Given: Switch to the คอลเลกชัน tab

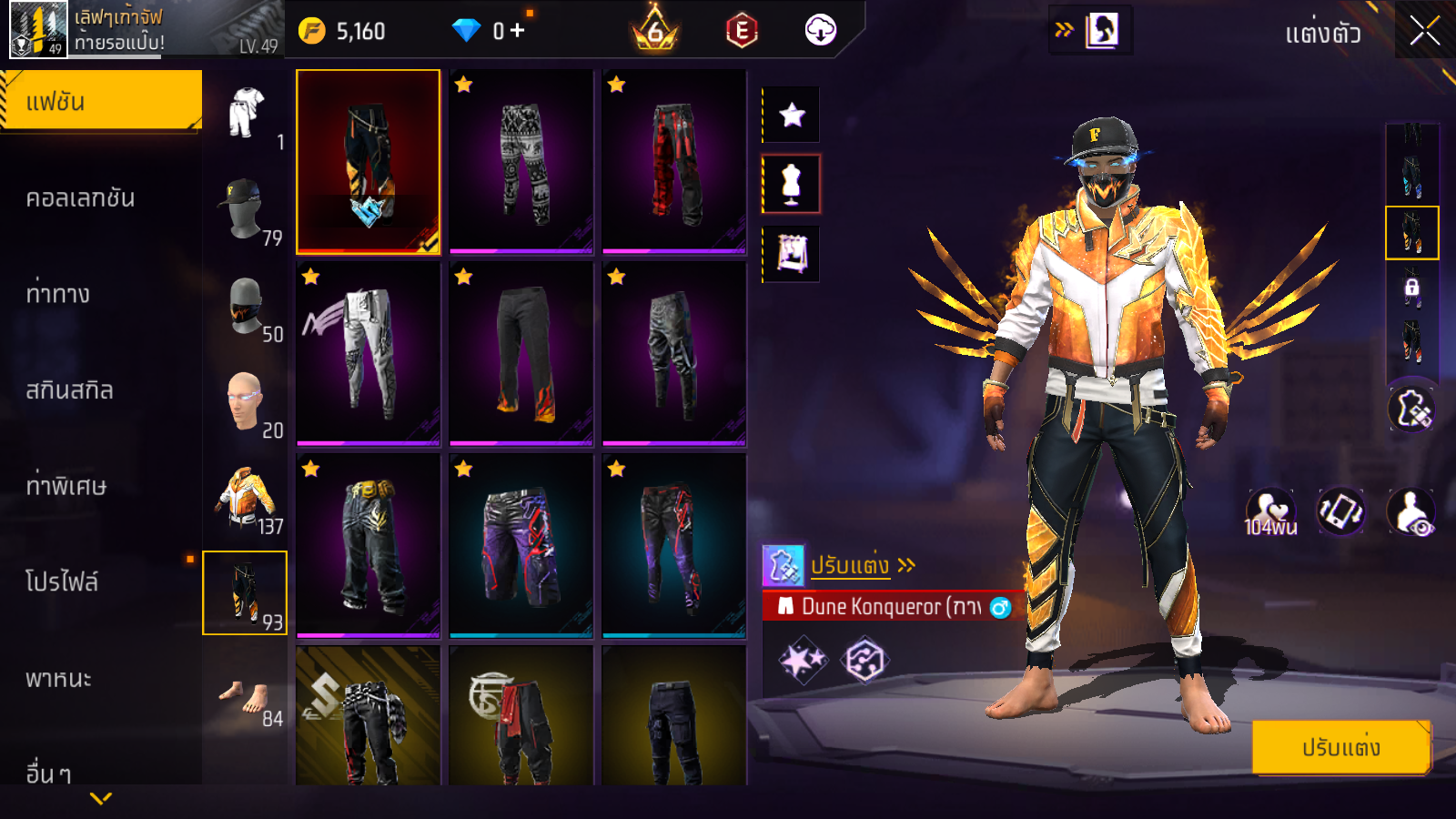Looking at the screenshot, I should click(x=80, y=198).
